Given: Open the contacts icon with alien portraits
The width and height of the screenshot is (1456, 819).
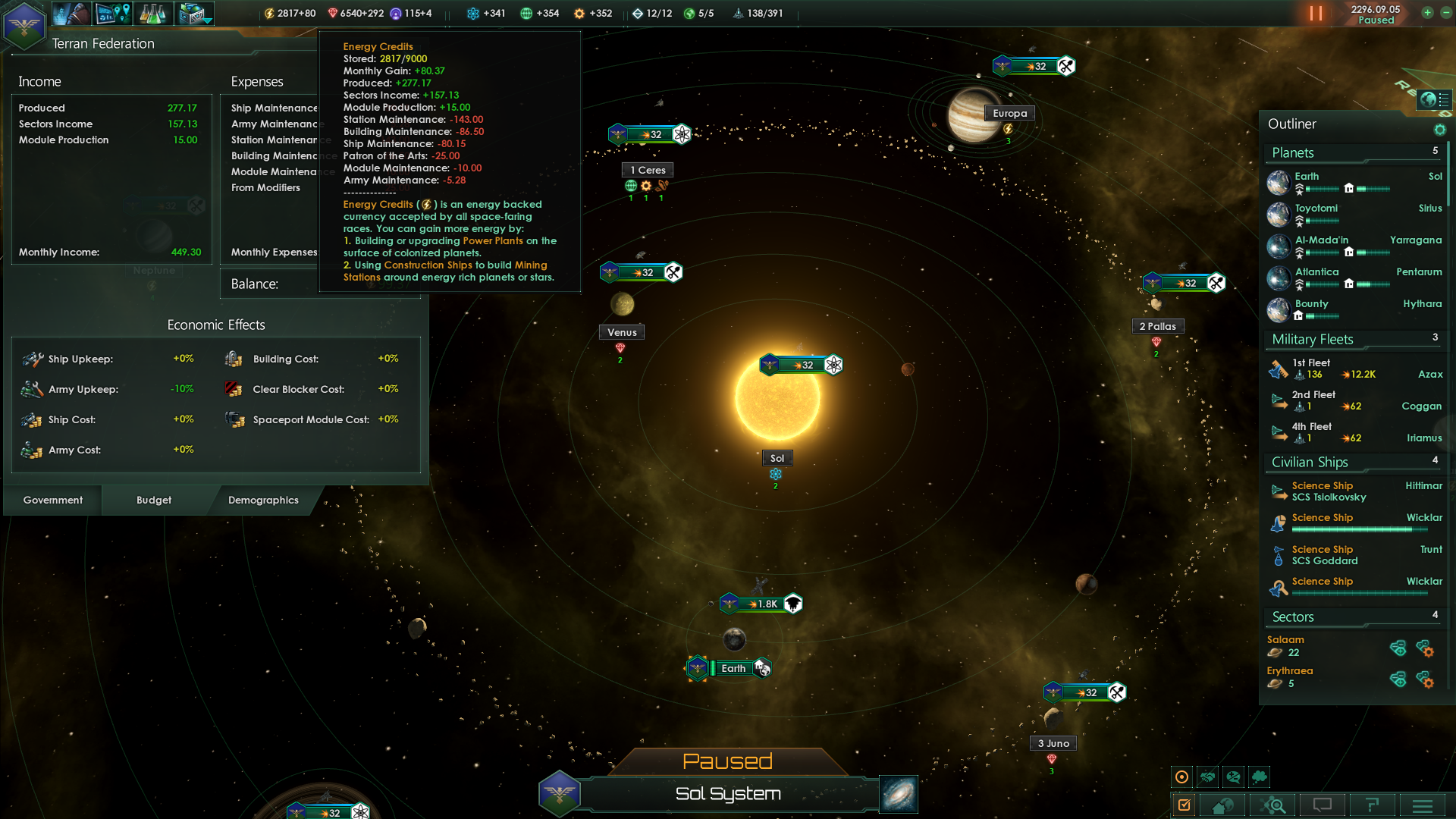Looking at the screenshot, I should click(x=71, y=13).
